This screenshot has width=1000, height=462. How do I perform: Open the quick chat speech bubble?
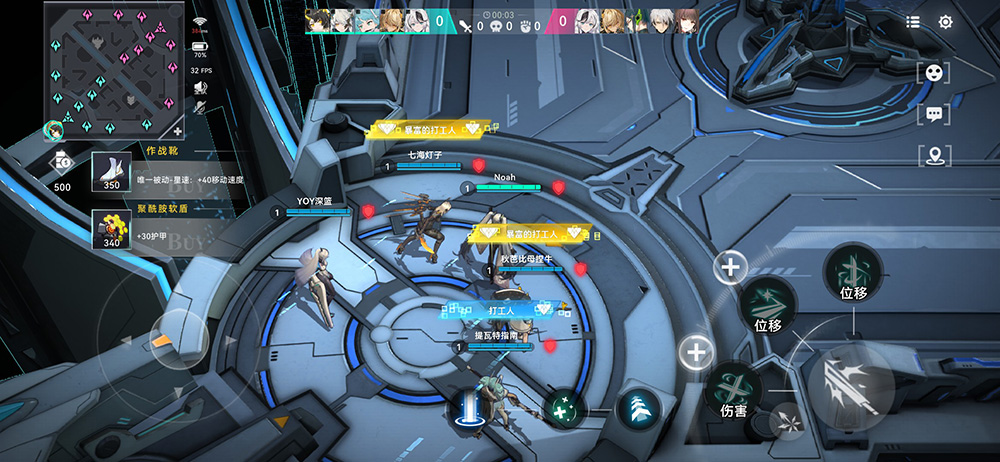(x=933, y=114)
